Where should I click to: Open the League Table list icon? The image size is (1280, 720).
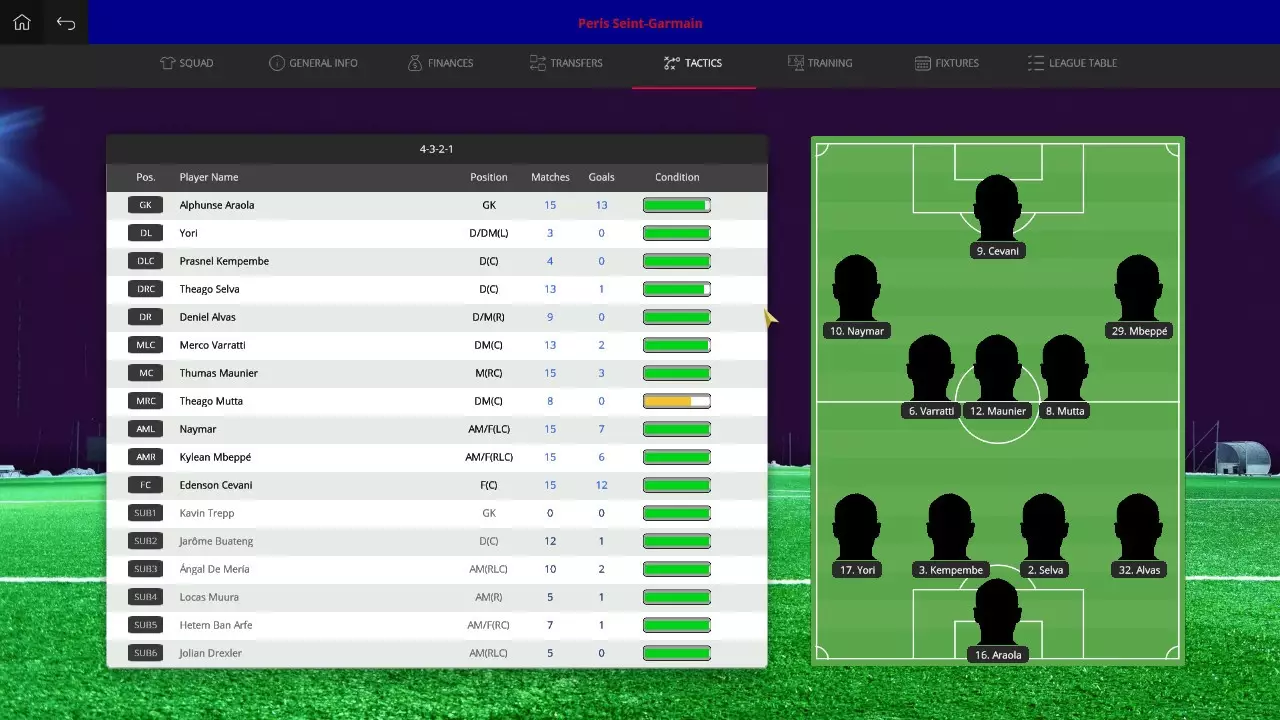pos(1034,62)
